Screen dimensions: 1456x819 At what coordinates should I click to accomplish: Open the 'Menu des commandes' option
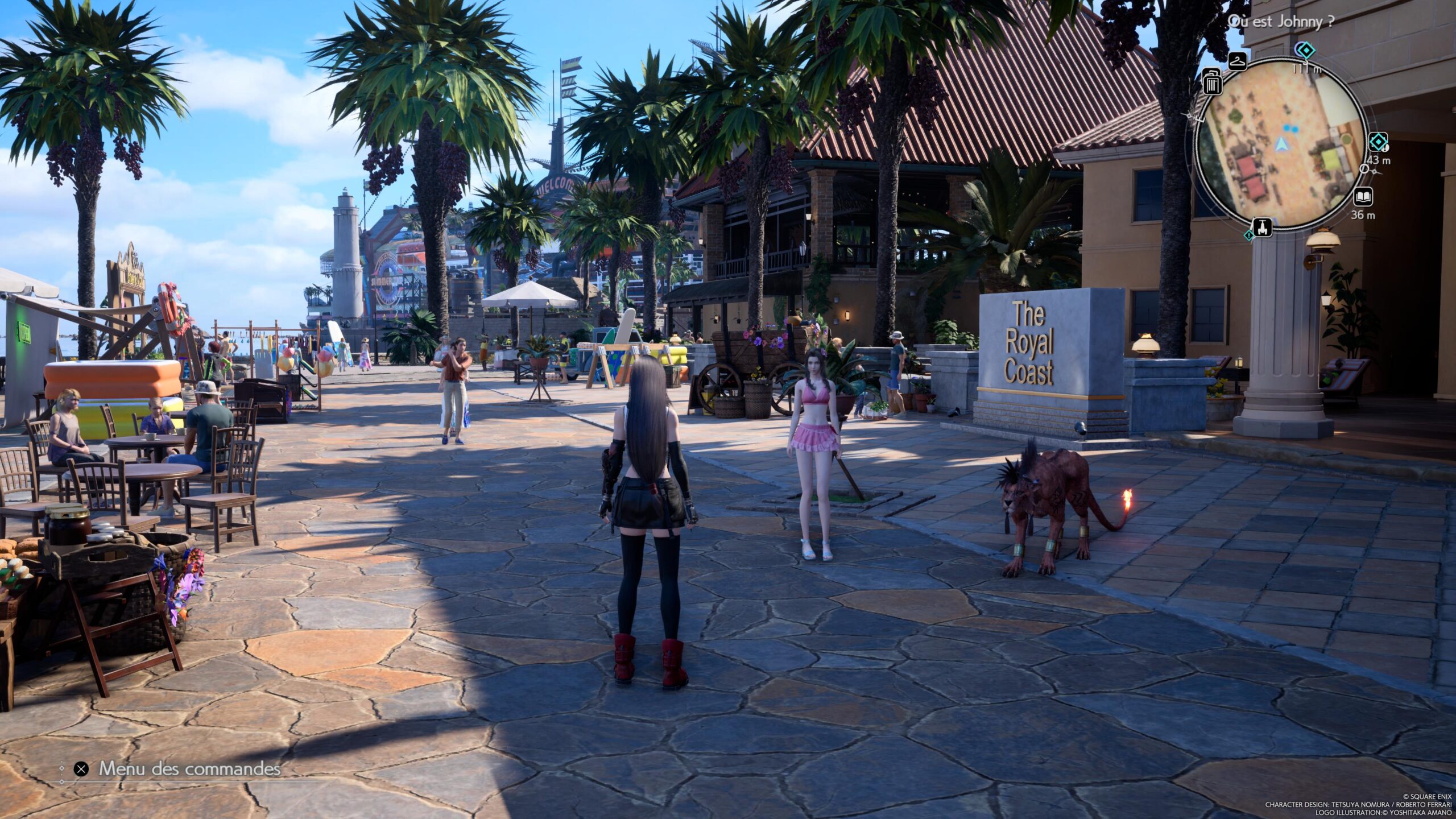click(x=189, y=769)
